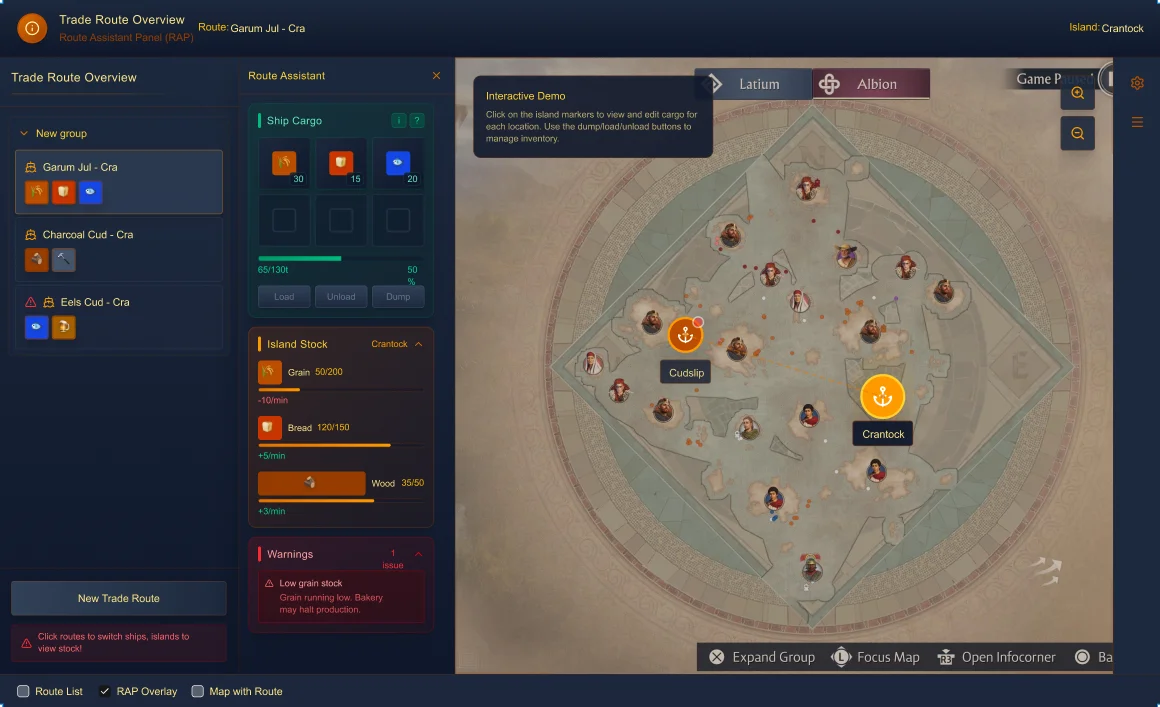
Task: Close the Route Assistant panel
Action: 436,76
